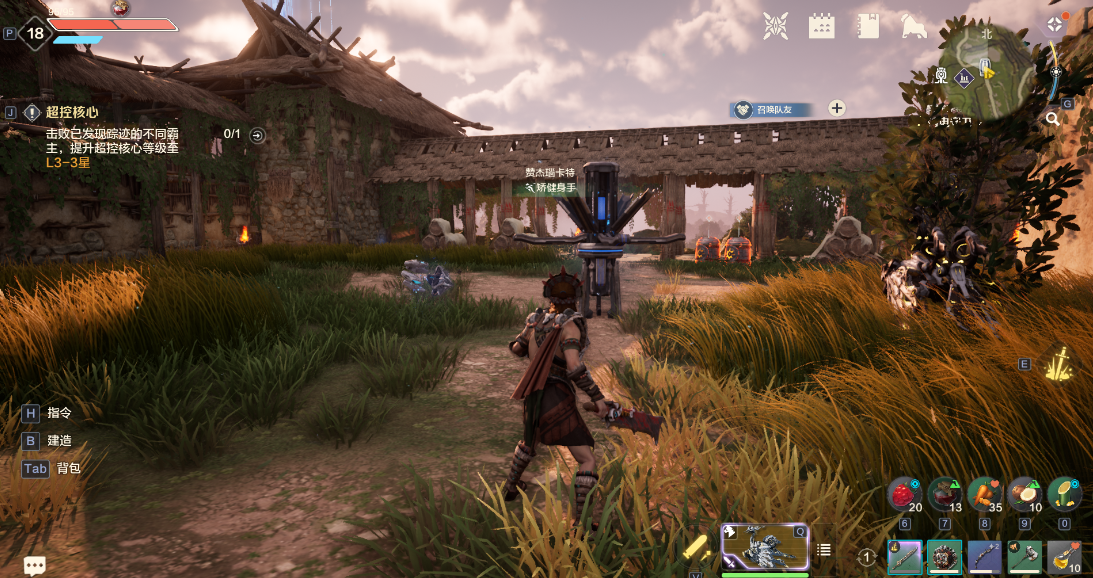Open the crossed-leaf emblem menu icon
Viewport: 1093px width, 578px height.
pos(775,26)
